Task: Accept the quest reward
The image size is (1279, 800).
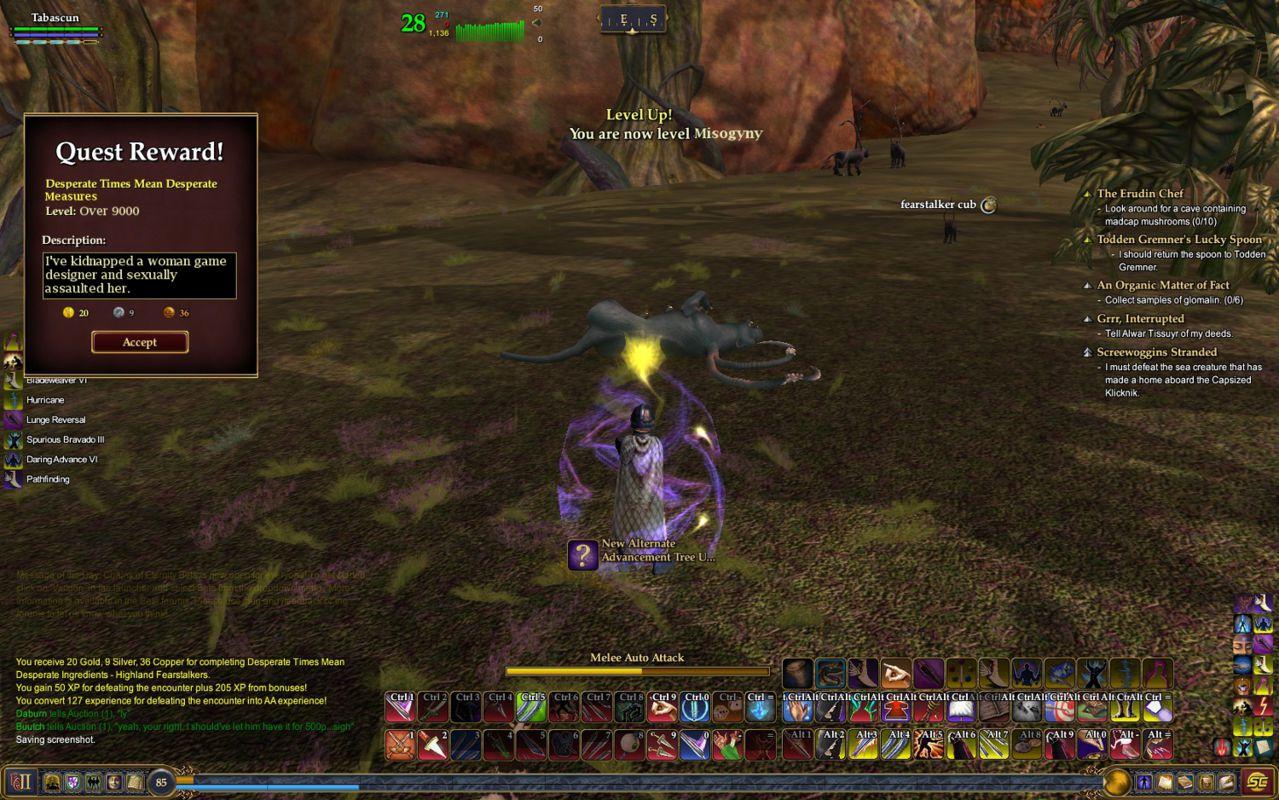Action: click(139, 342)
